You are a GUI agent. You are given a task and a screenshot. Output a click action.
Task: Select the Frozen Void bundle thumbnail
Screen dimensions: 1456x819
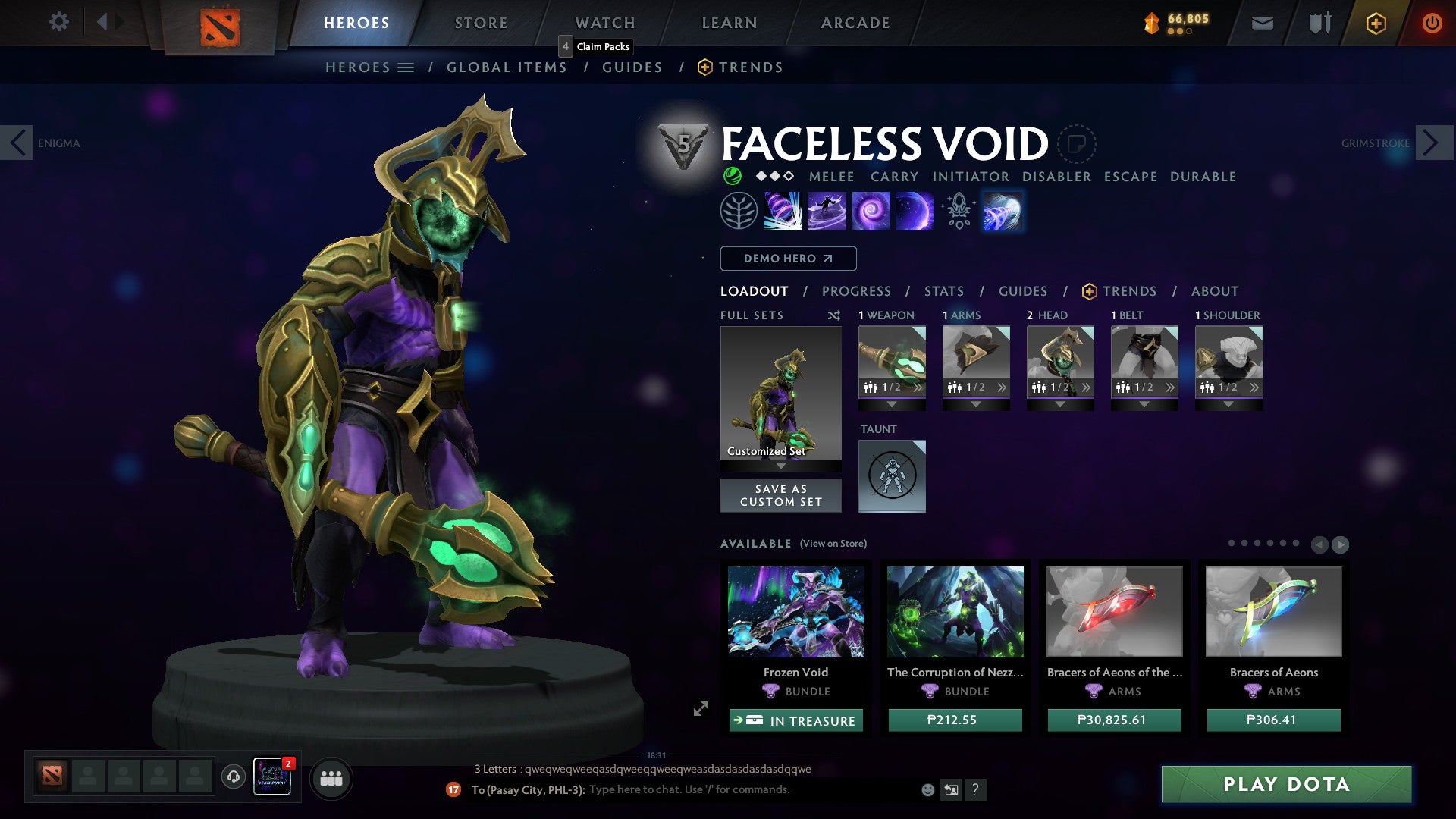click(796, 612)
